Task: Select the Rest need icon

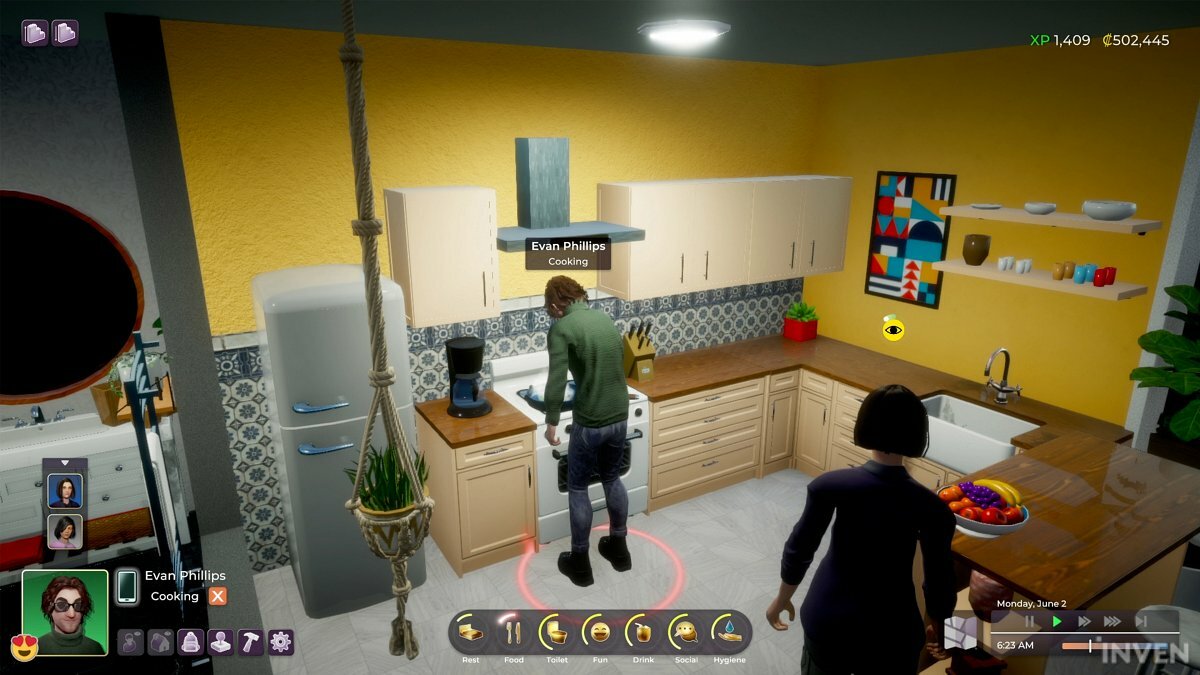Action: [470, 633]
